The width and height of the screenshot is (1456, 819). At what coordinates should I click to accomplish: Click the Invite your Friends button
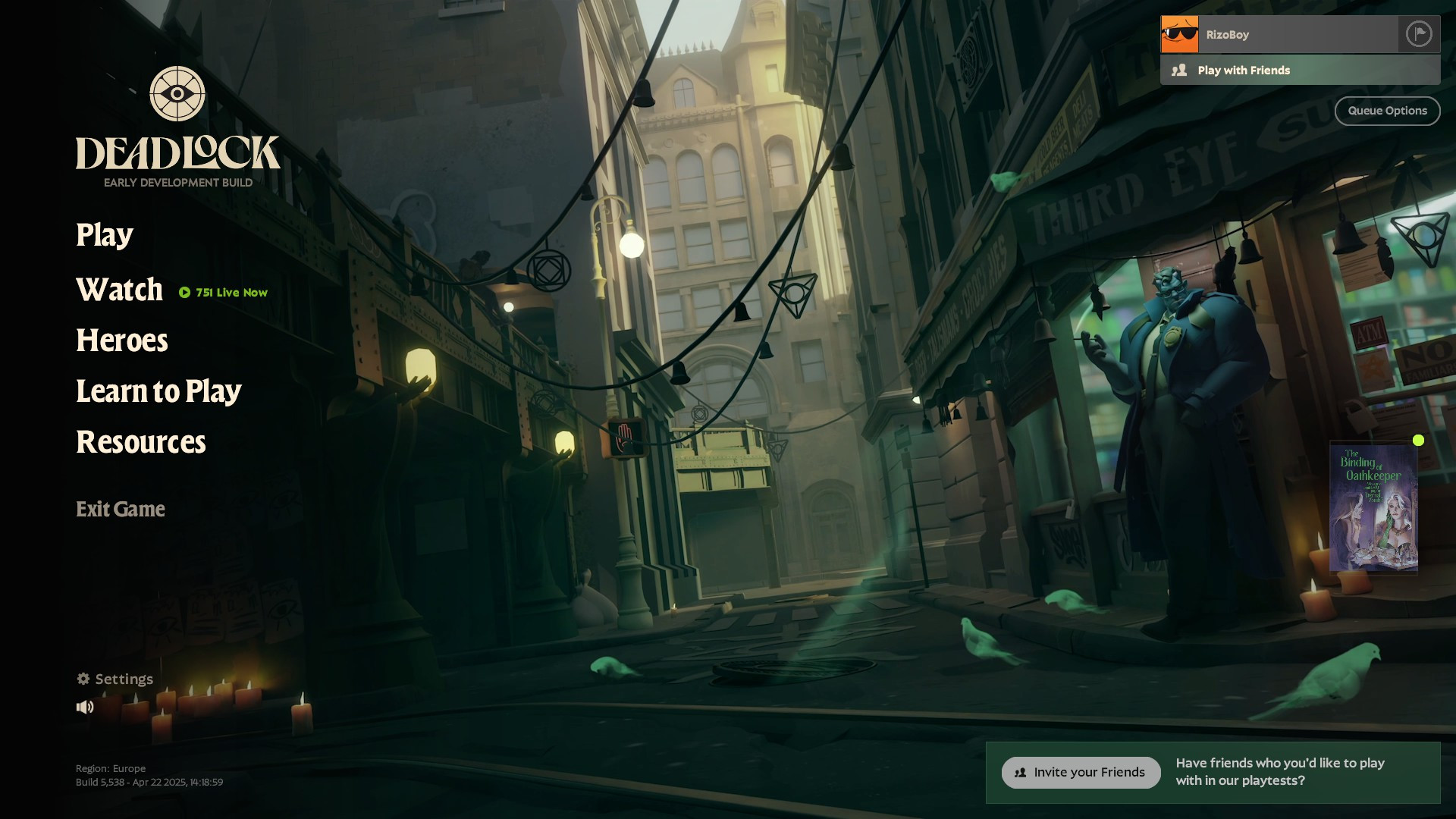coord(1080,772)
